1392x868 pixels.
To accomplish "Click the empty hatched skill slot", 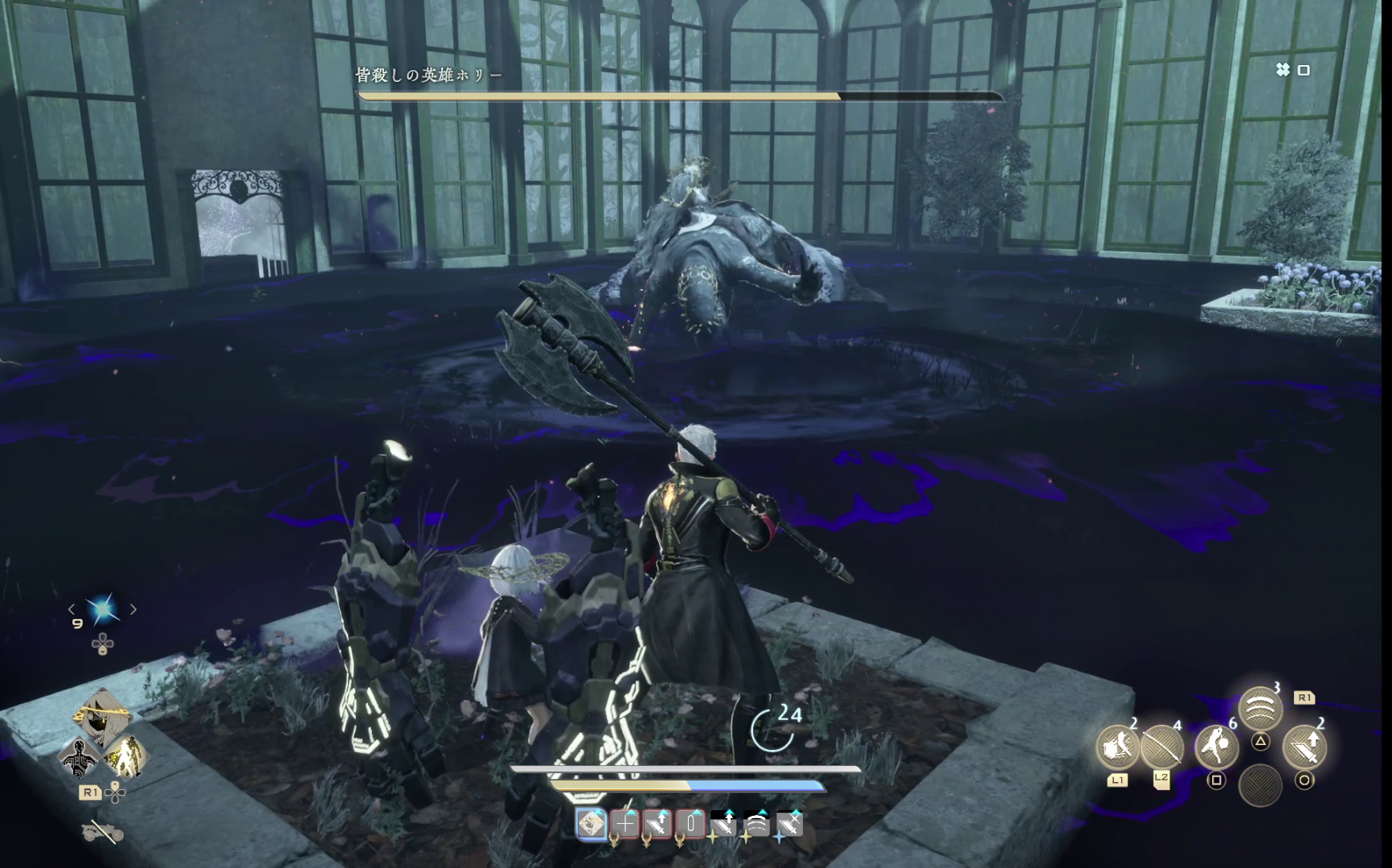I will coord(1260,785).
